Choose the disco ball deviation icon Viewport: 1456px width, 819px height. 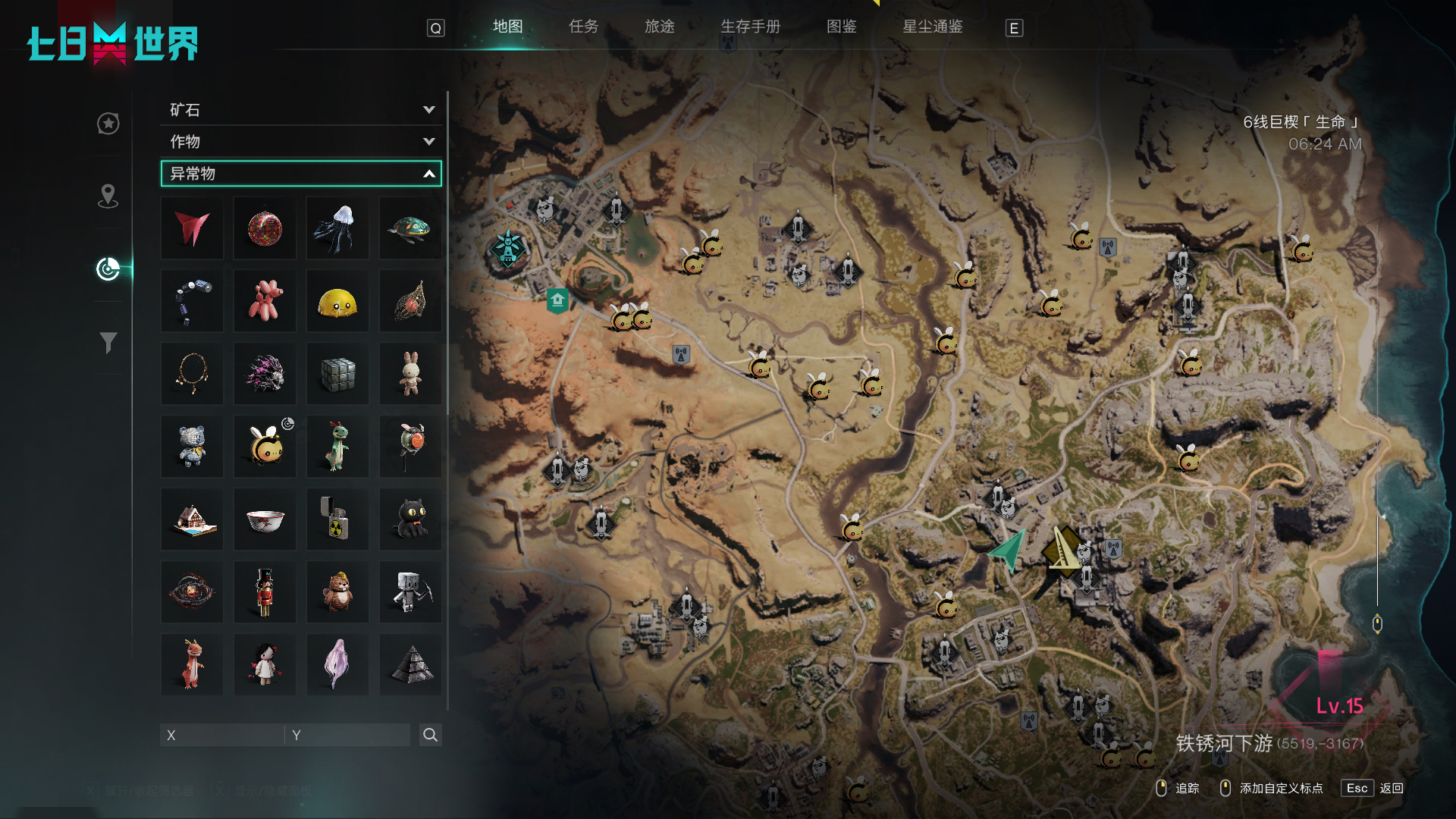point(265,228)
